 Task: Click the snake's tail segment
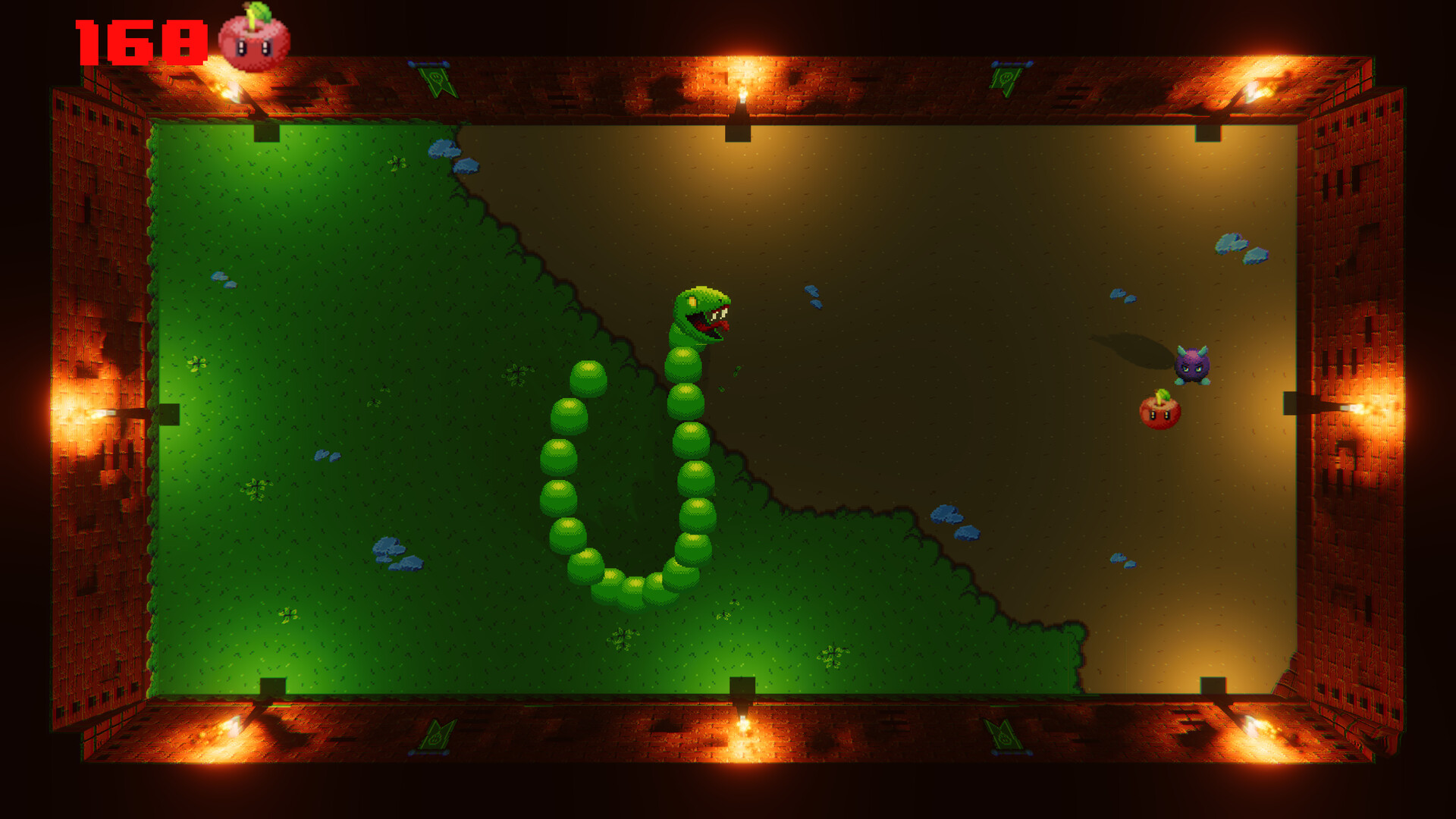click(589, 377)
